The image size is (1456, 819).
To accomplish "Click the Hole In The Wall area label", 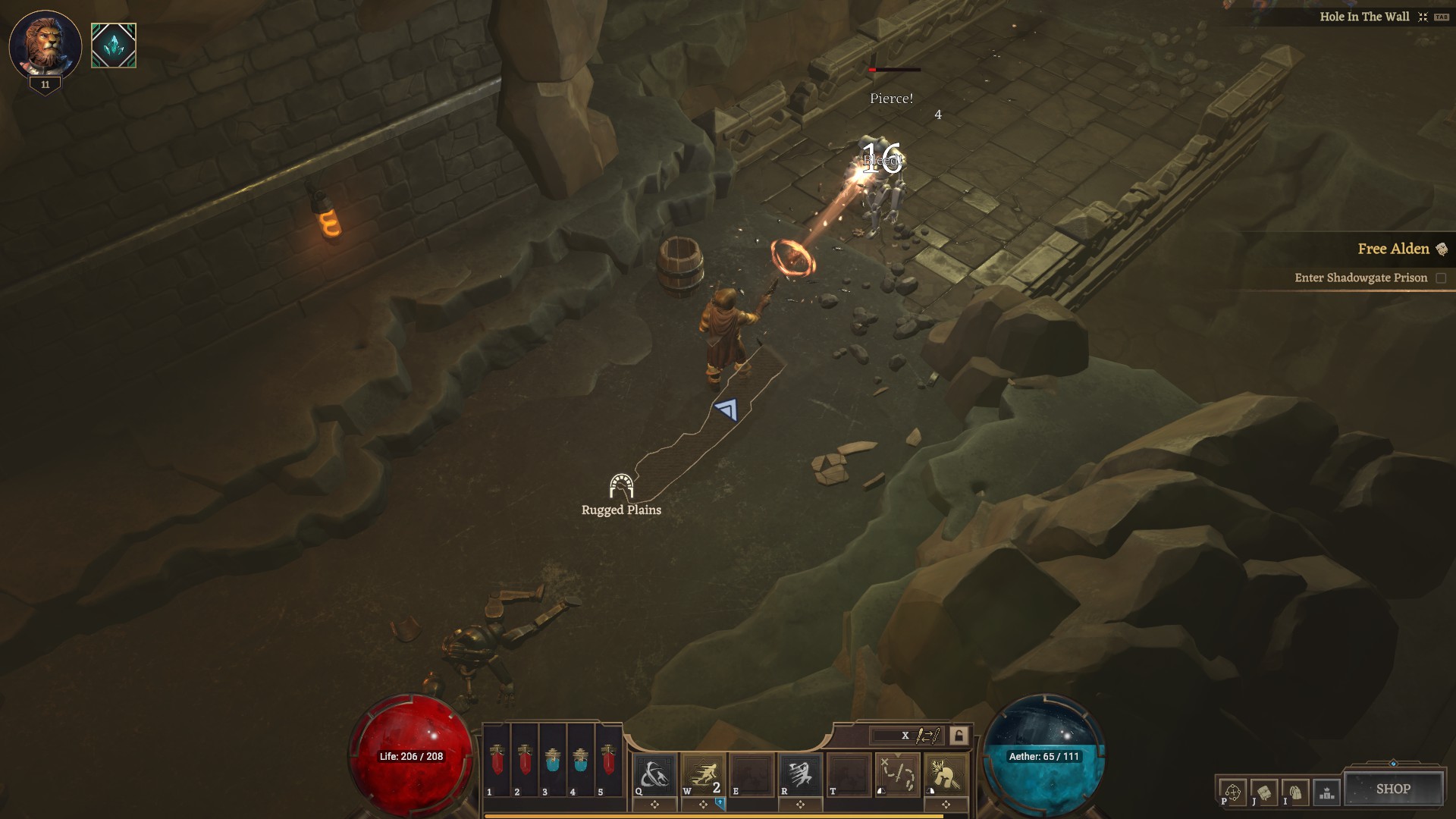I will (1363, 17).
